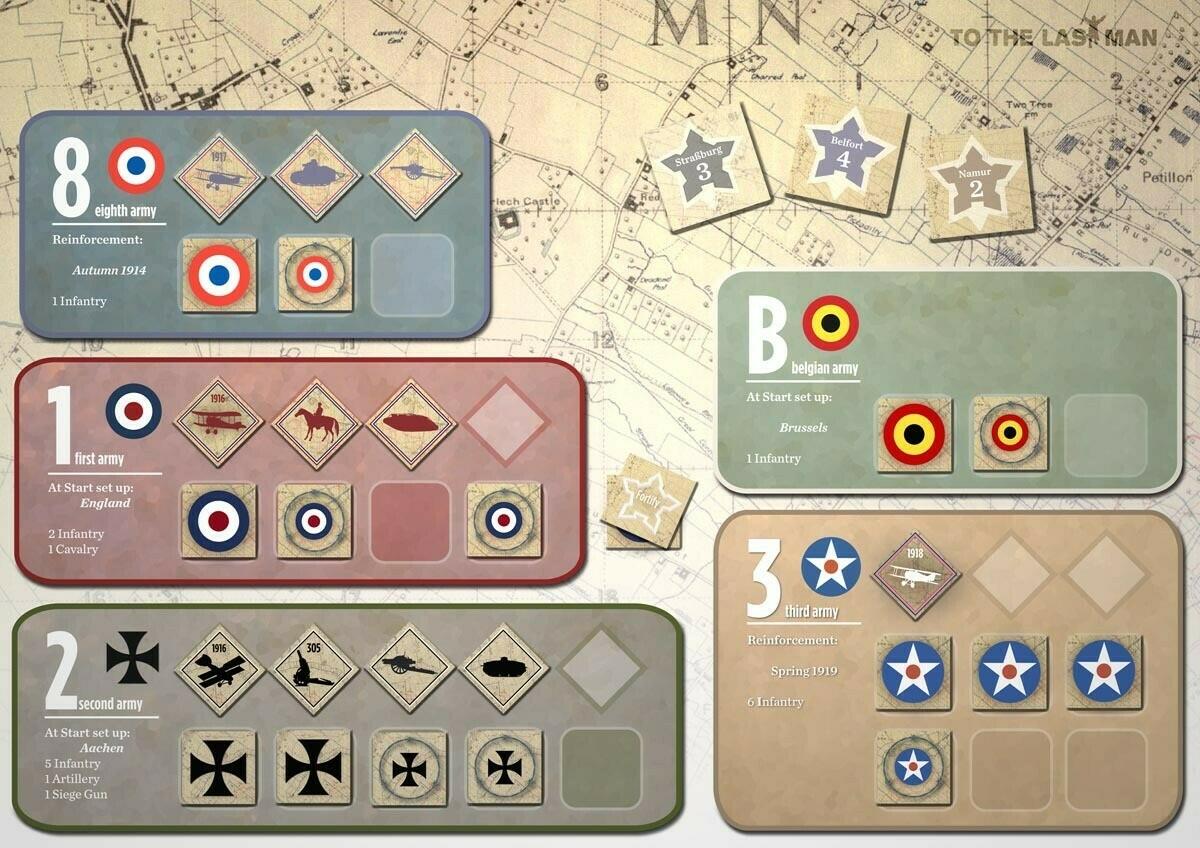The width and height of the screenshot is (1200, 848).
Task: Select the German 1916 aircraft tile
Action: click(219, 668)
